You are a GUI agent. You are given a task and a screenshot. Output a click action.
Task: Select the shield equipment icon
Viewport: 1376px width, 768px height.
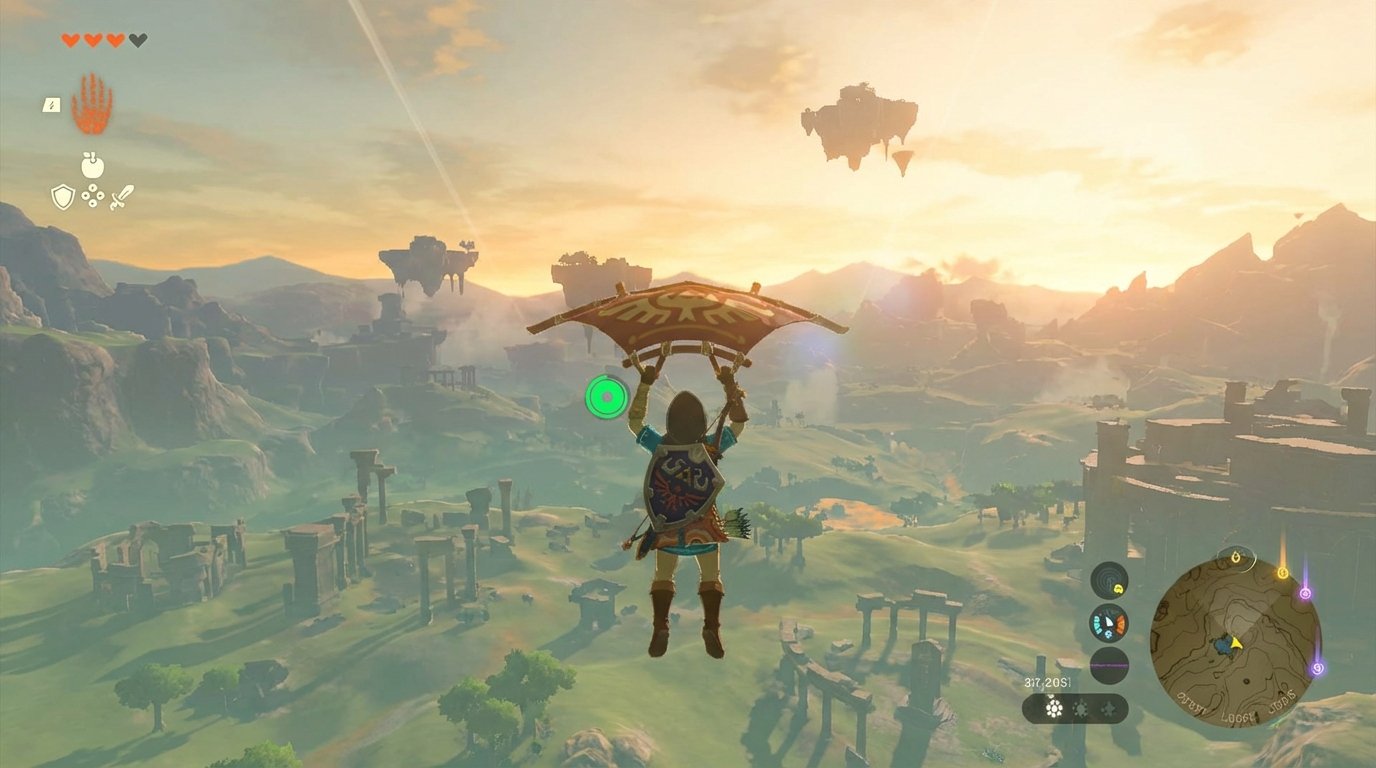point(63,198)
